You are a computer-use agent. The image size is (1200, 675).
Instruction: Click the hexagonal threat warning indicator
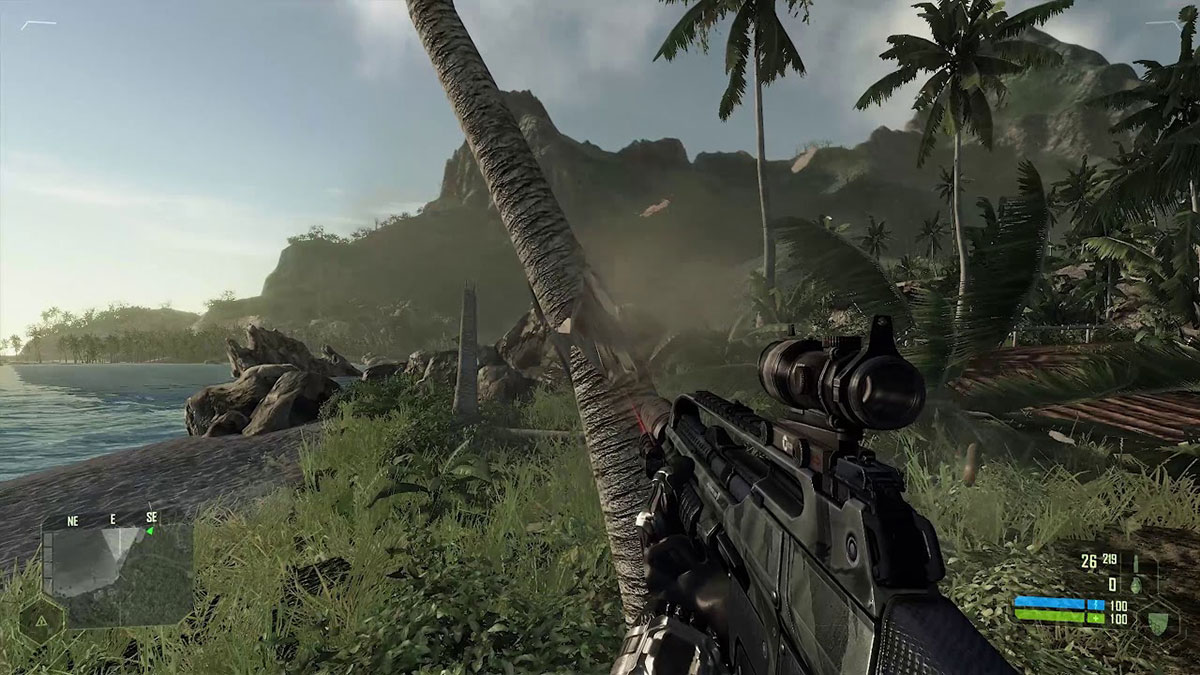[x=41, y=620]
